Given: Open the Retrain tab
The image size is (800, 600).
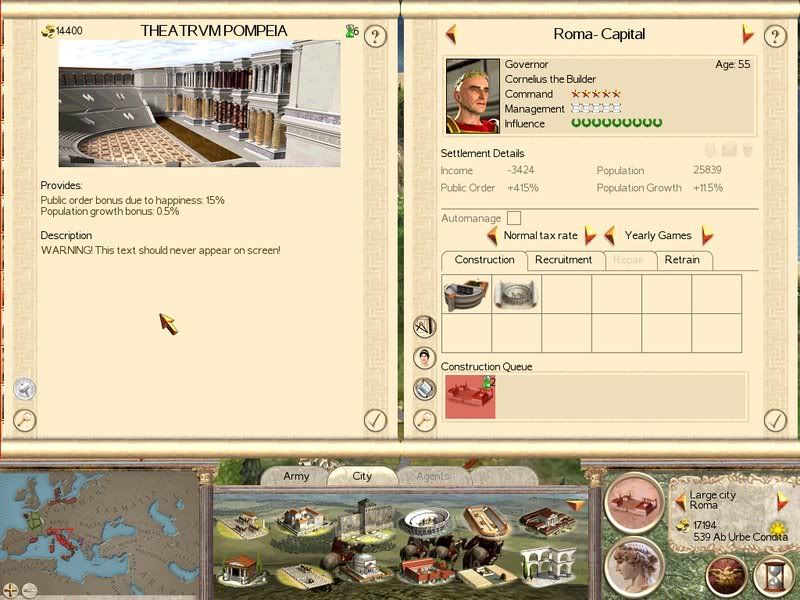Looking at the screenshot, I should click(x=685, y=260).
